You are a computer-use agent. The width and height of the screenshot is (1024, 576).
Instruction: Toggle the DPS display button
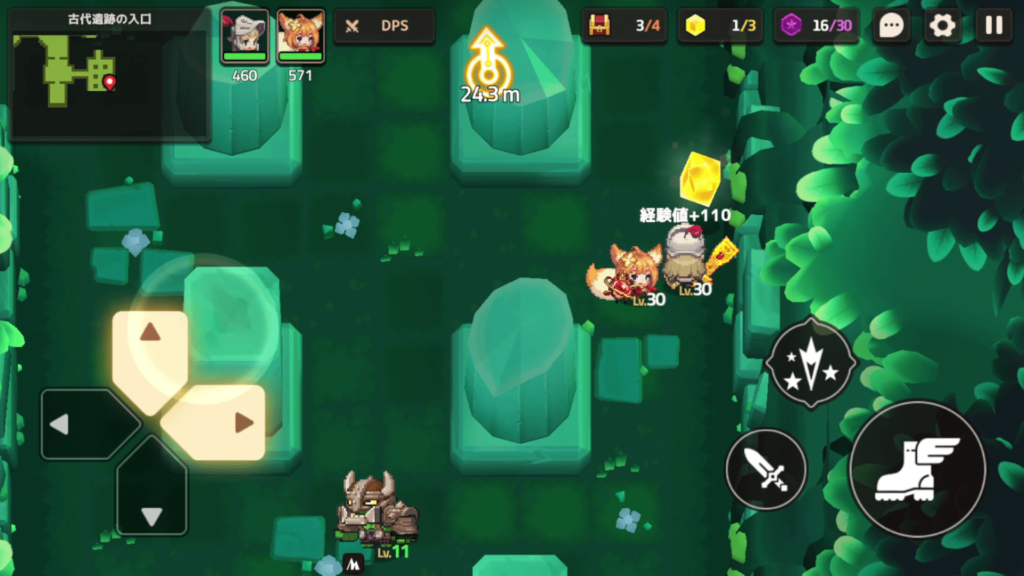click(384, 26)
